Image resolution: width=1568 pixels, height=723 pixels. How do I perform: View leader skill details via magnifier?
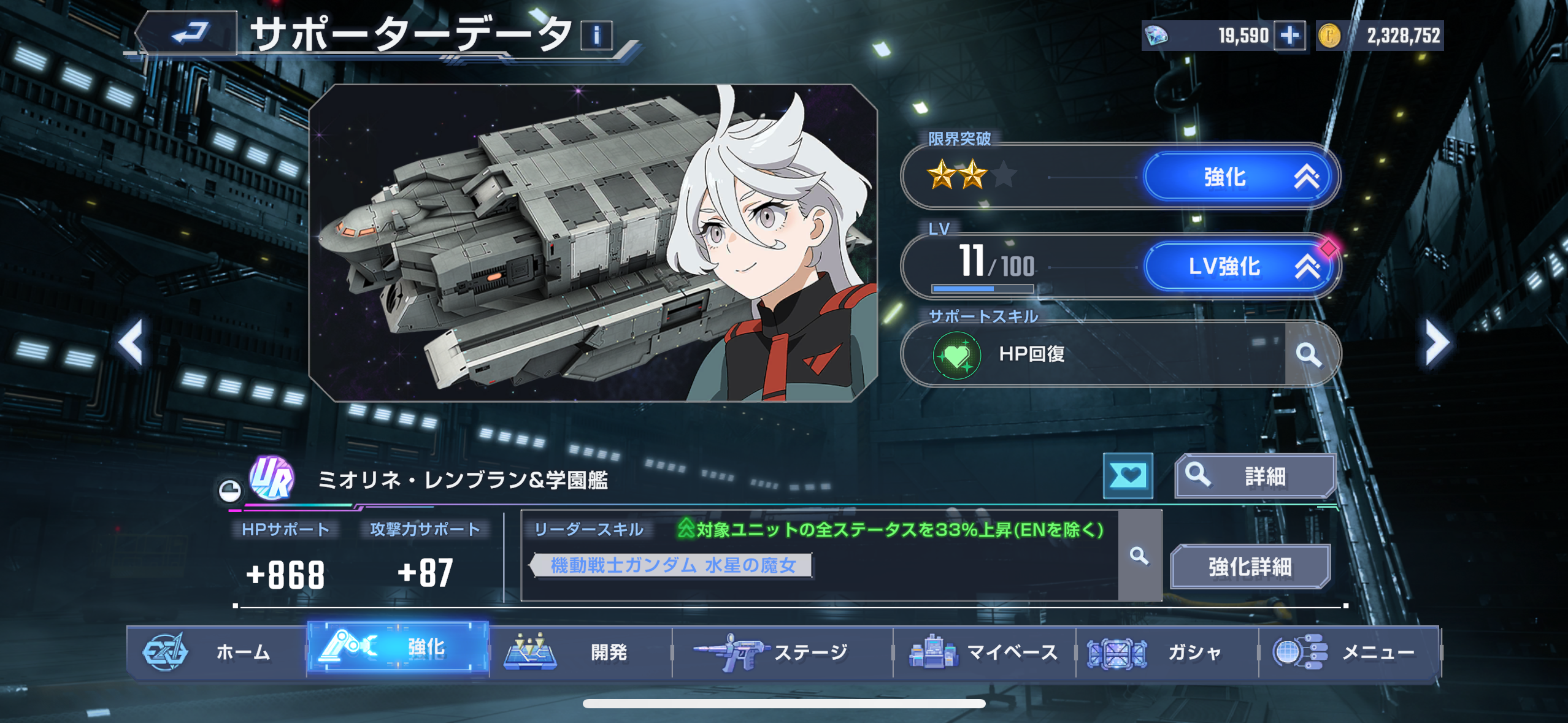click(x=1139, y=556)
